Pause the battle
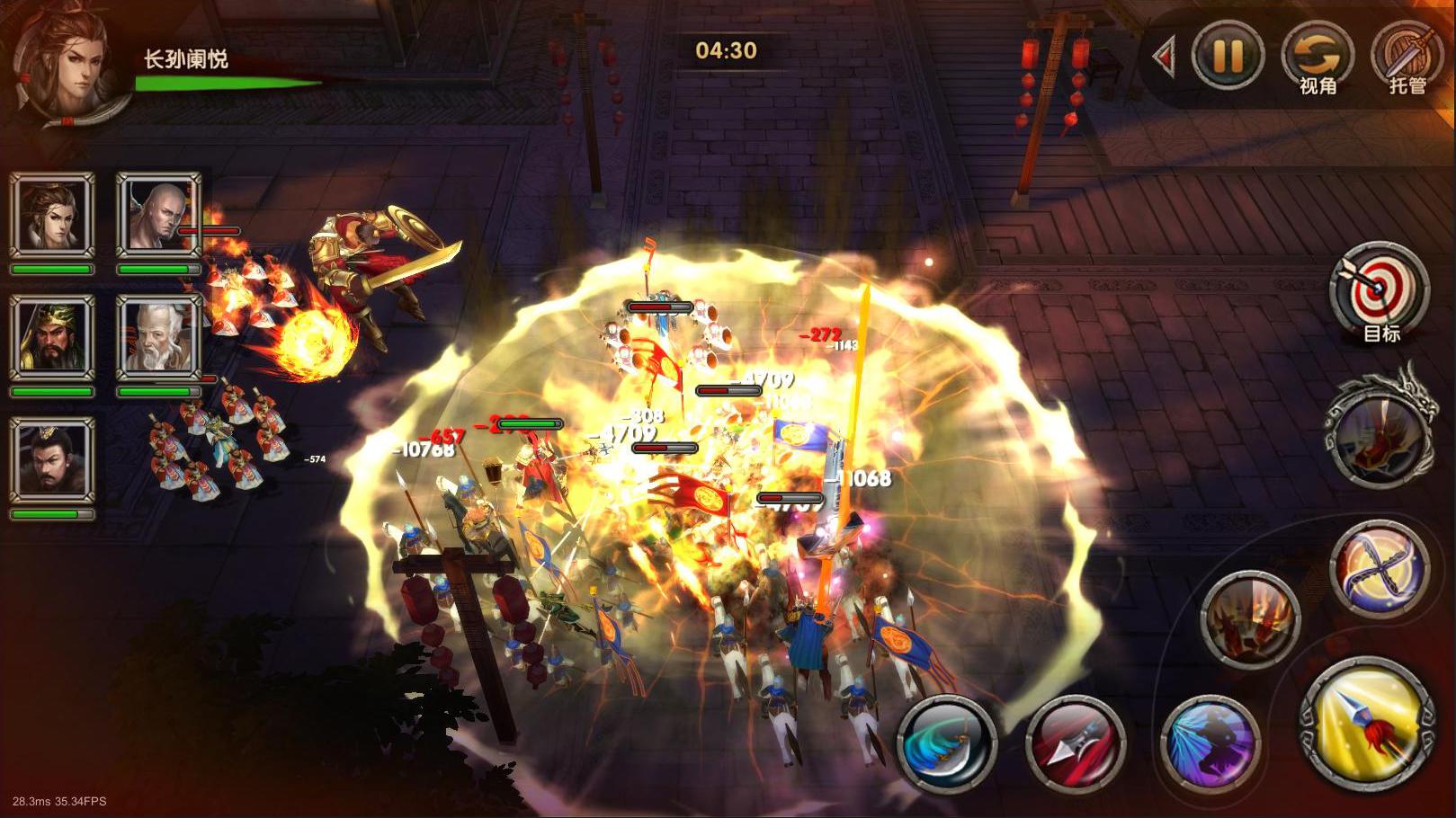The height and width of the screenshot is (818, 1456). pos(1227,56)
